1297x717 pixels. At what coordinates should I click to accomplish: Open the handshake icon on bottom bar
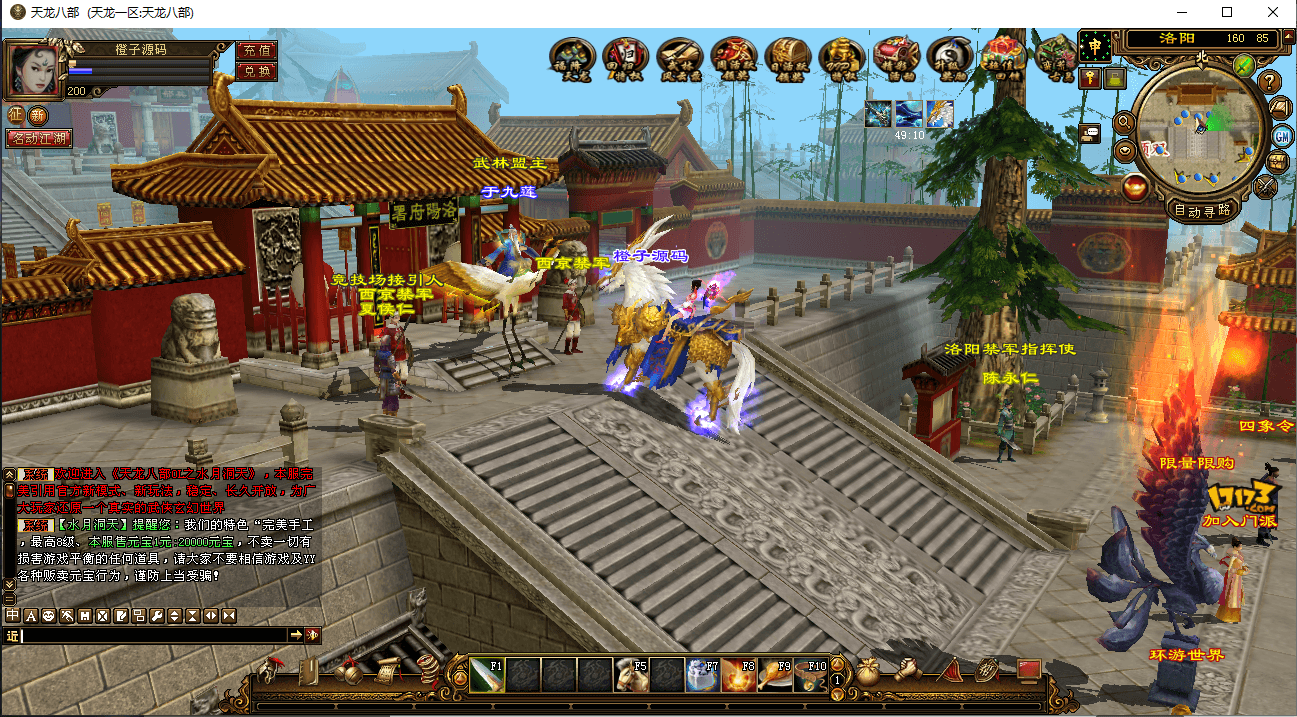pyautogui.click(x=908, y=671)
